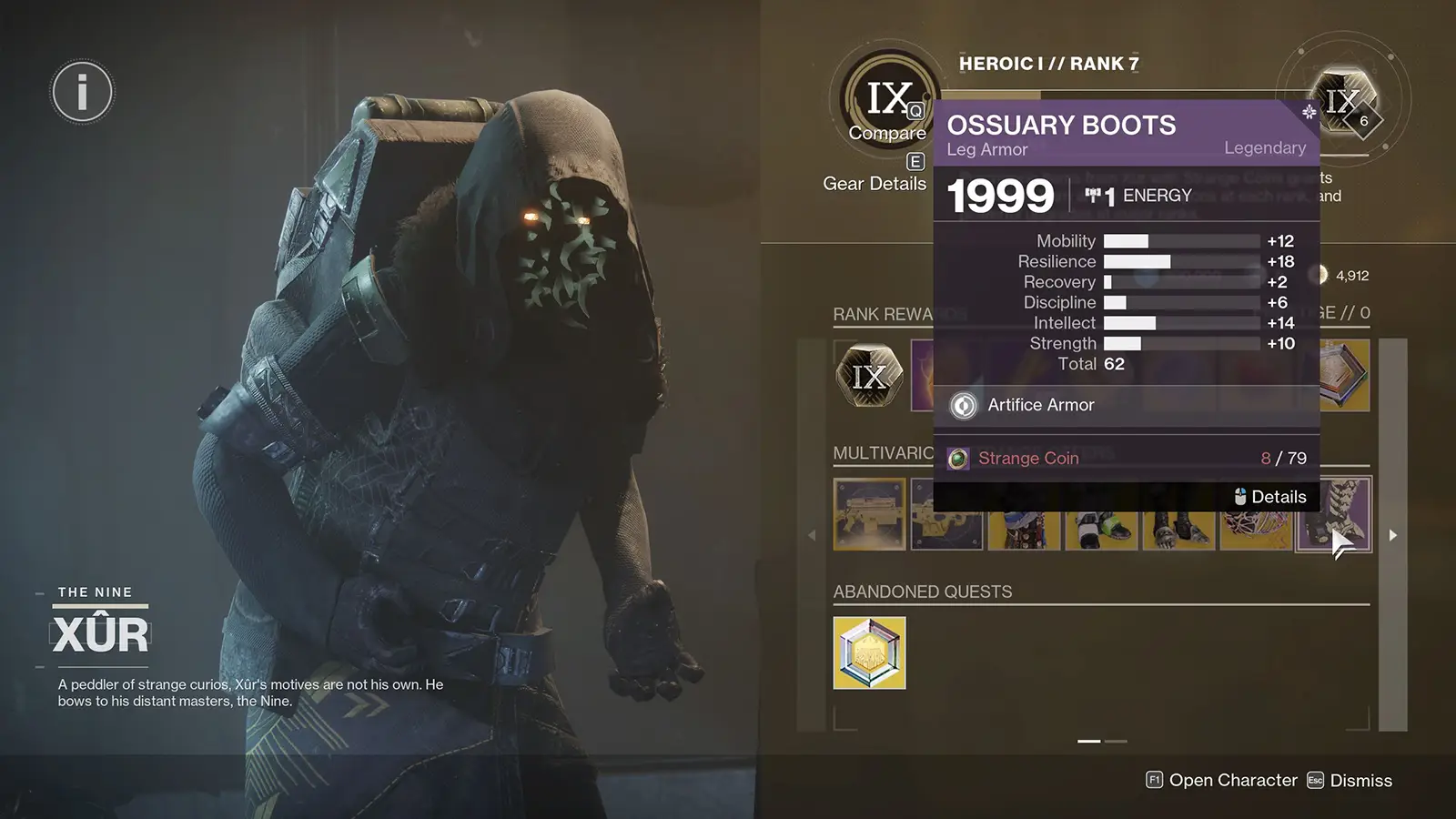Select the highlighted Ossuary Boots thumbnail

click(1331, 515)
